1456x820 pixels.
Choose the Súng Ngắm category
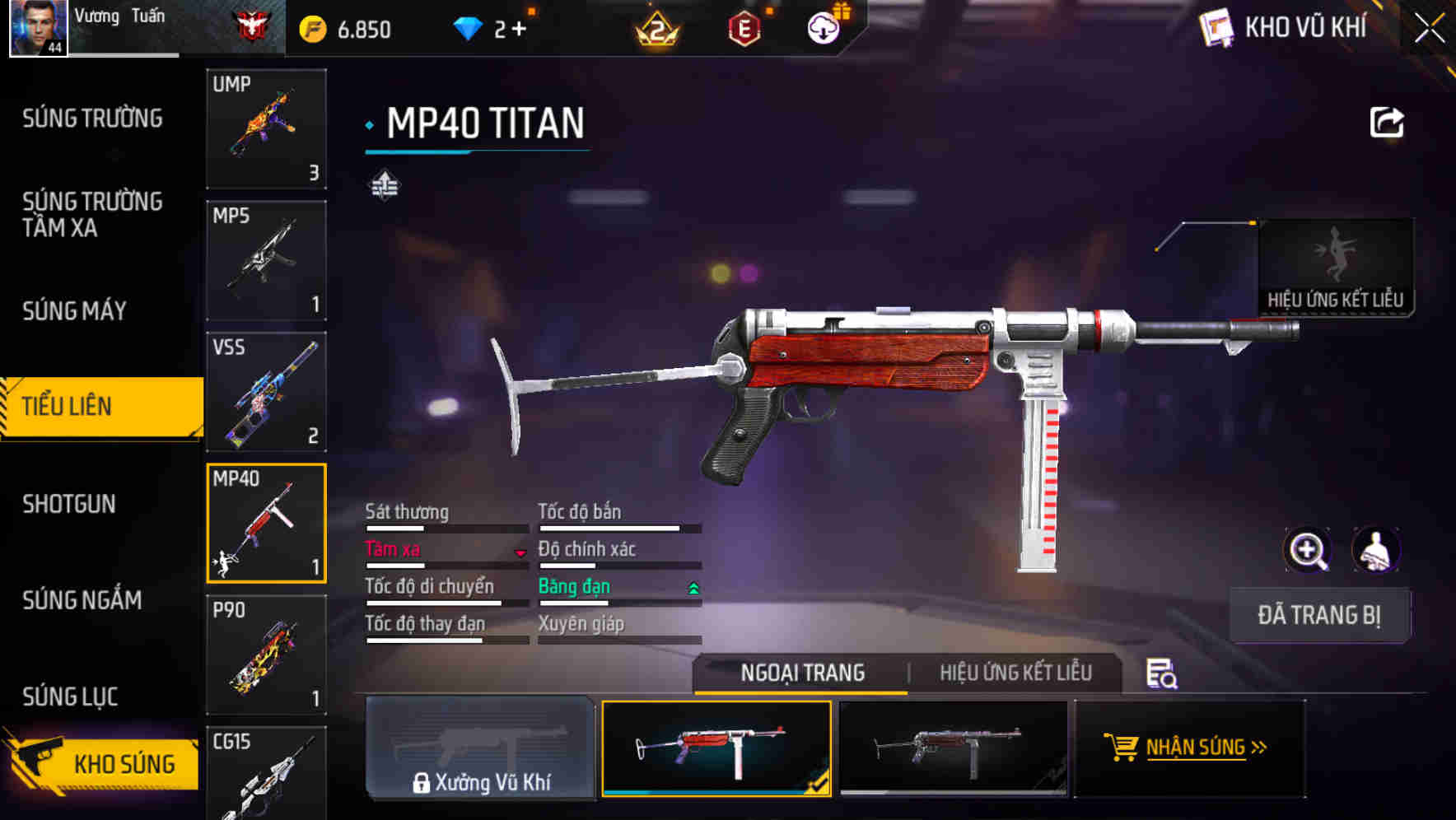tap(82, 600)
